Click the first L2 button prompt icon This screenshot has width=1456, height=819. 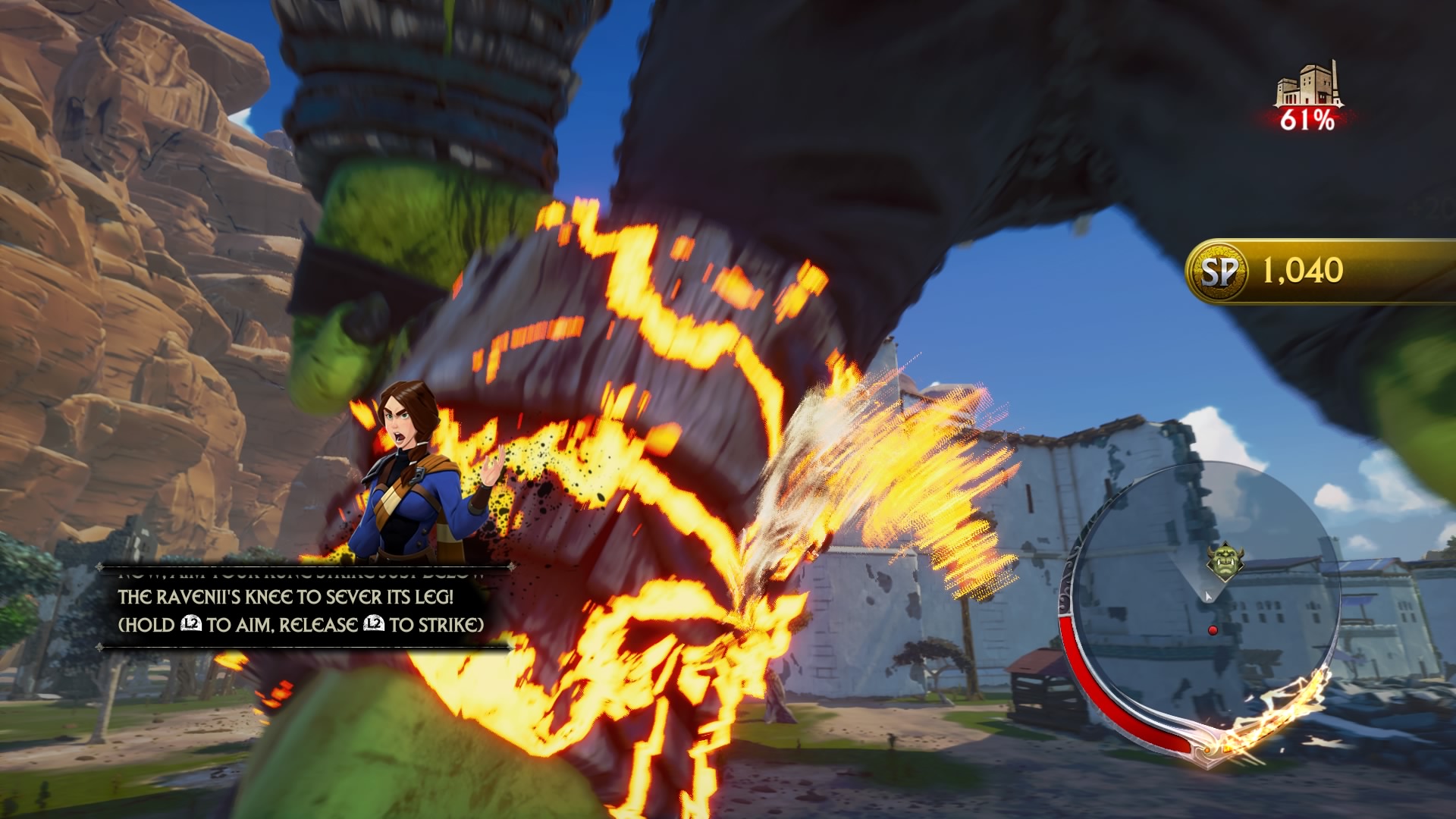pos(191,623)
